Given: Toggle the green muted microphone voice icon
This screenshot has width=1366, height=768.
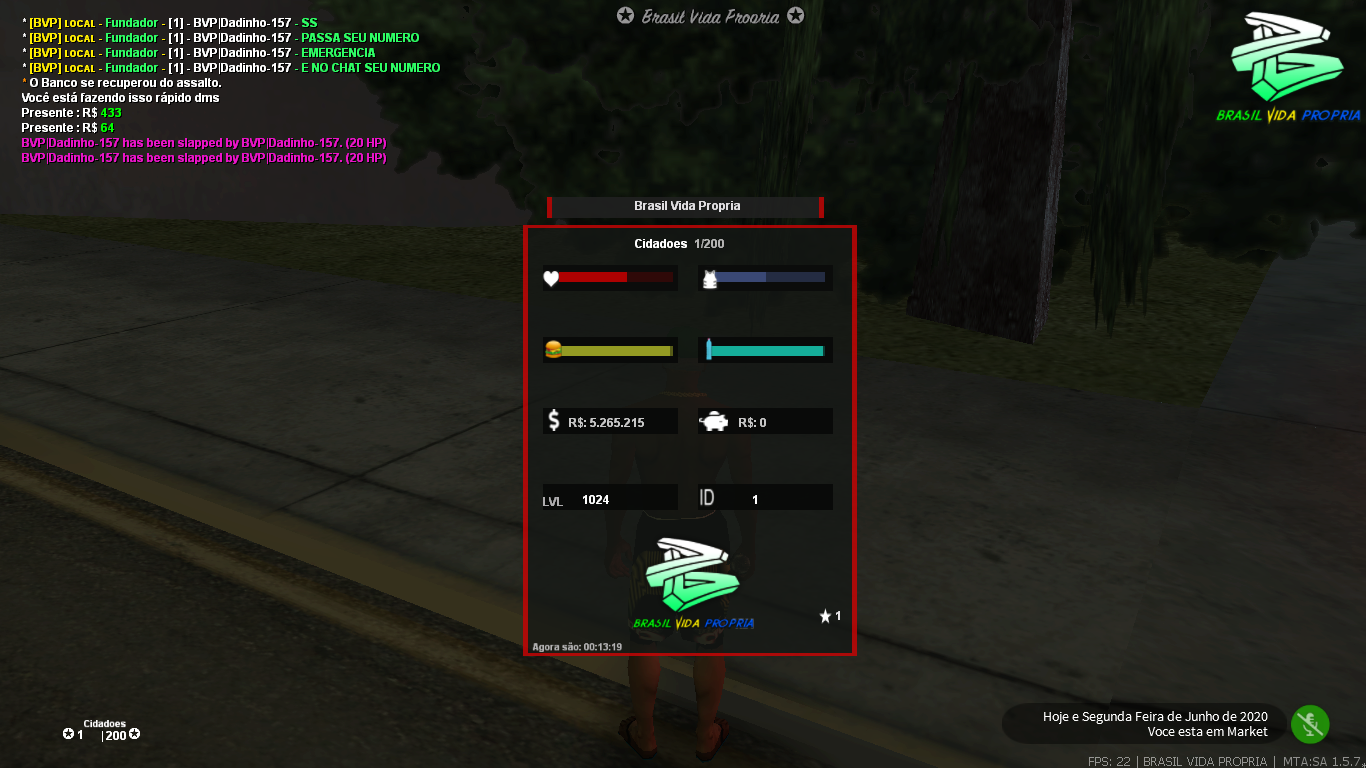Looking at the screenshot, I should (x=1310, y=724).
